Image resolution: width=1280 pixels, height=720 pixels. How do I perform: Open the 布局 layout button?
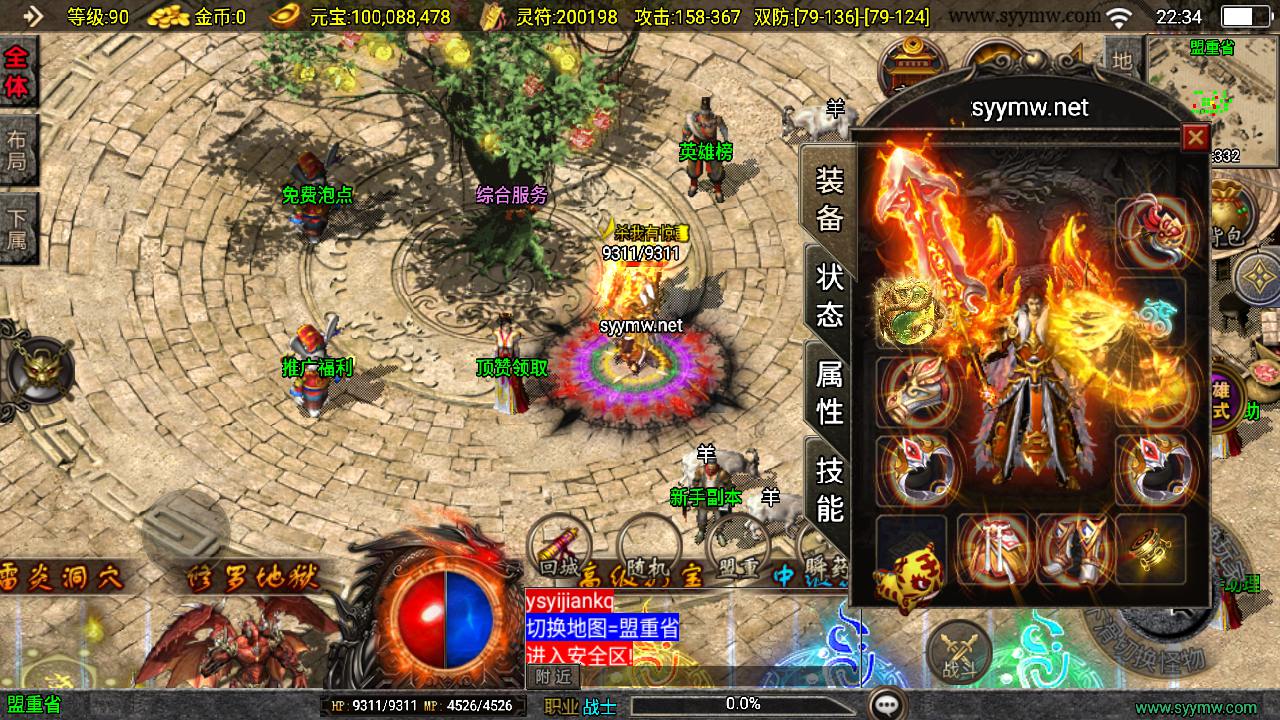[x=18, y=150]
